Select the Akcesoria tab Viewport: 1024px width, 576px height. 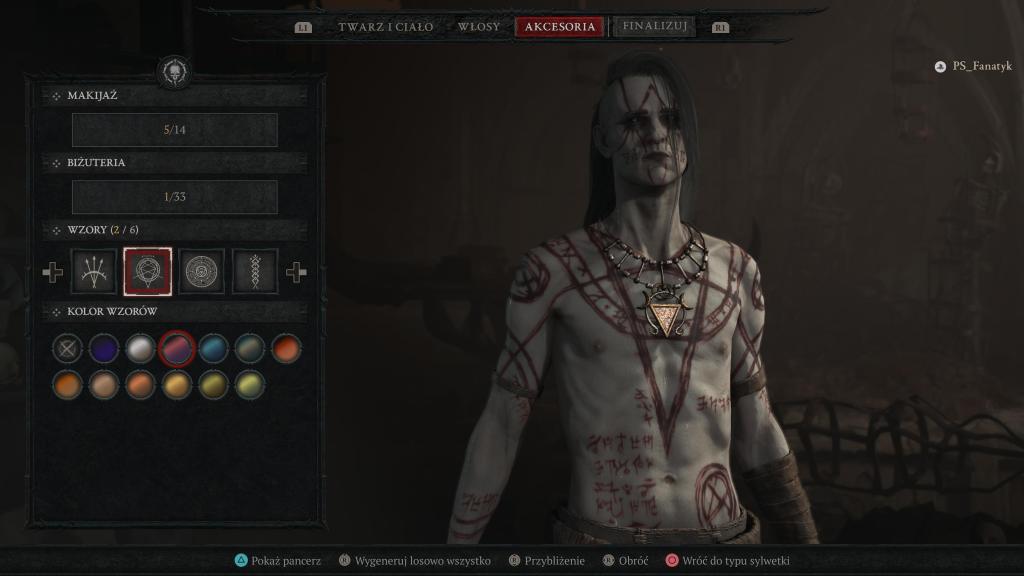coord(560,27)
